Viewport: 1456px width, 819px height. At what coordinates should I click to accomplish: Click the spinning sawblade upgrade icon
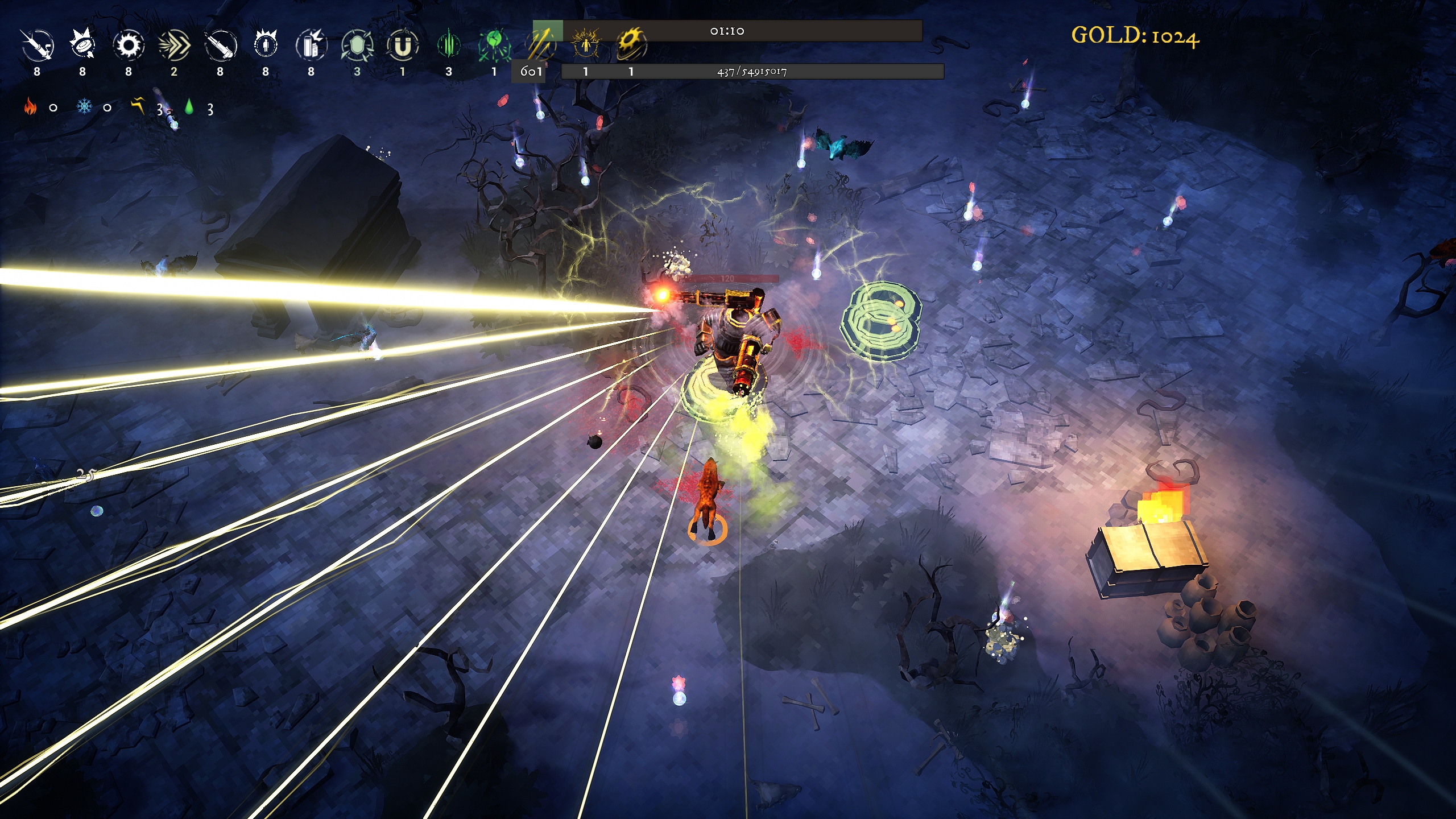tap(129, 45)
